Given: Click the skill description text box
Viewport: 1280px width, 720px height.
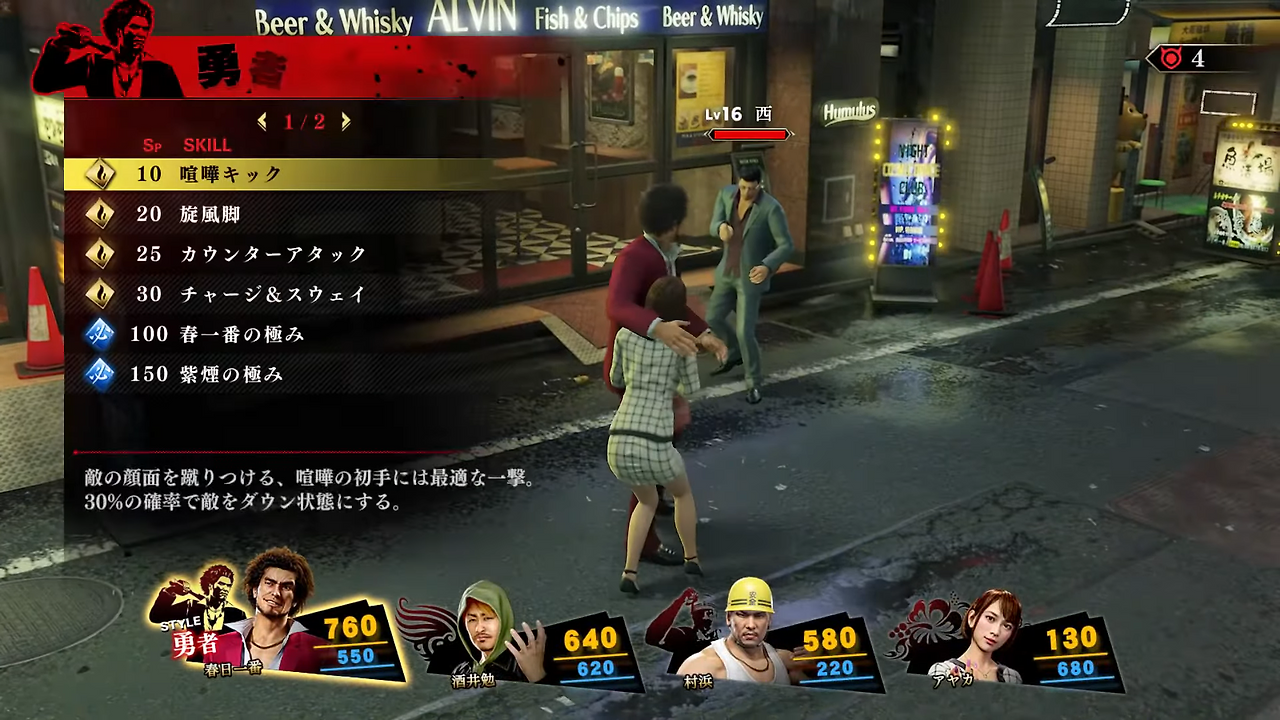Looking at the screenshot, I should pos(310,490).
